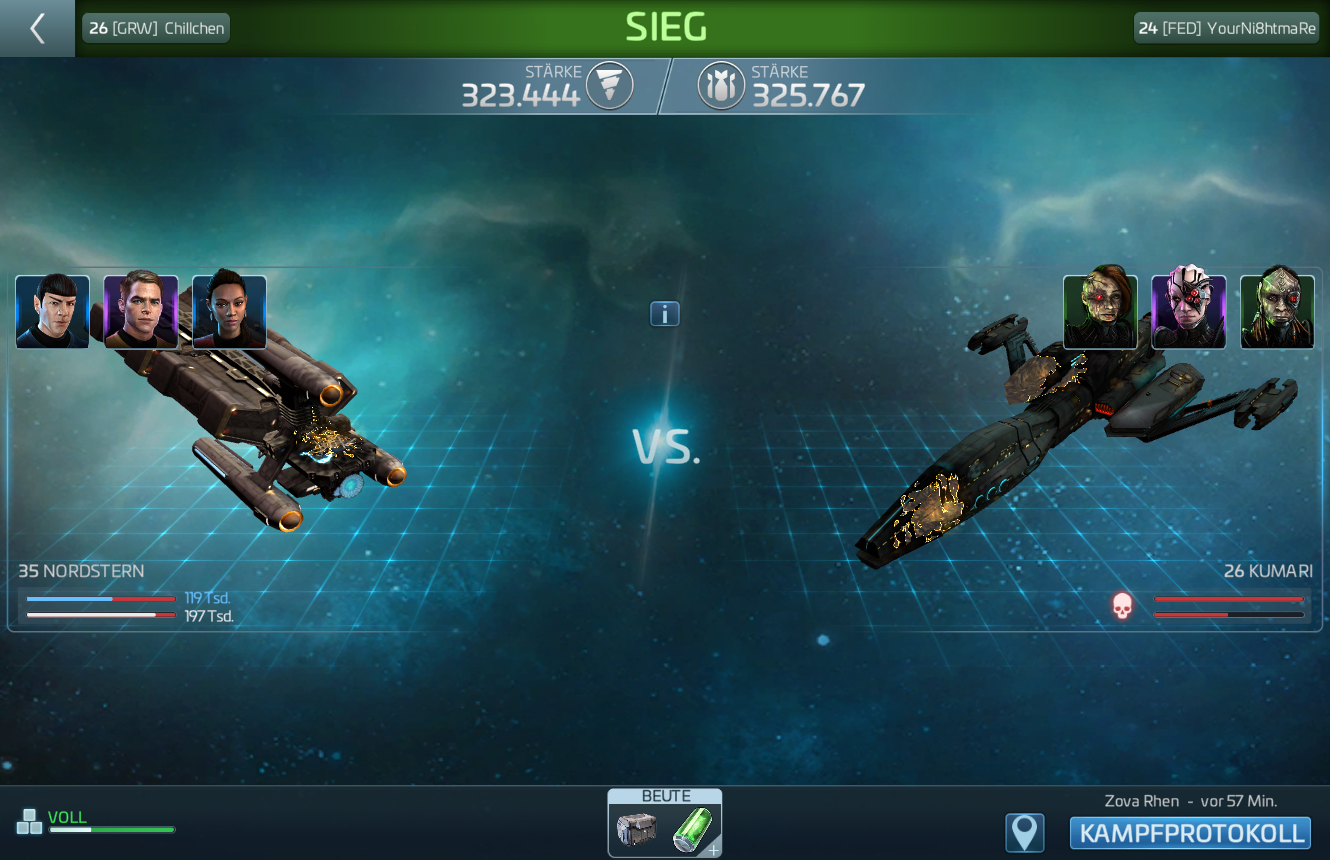Screen dimensions: 1330x860
Task: Open the cargo status cubes icon
Action: pos(29,822)
